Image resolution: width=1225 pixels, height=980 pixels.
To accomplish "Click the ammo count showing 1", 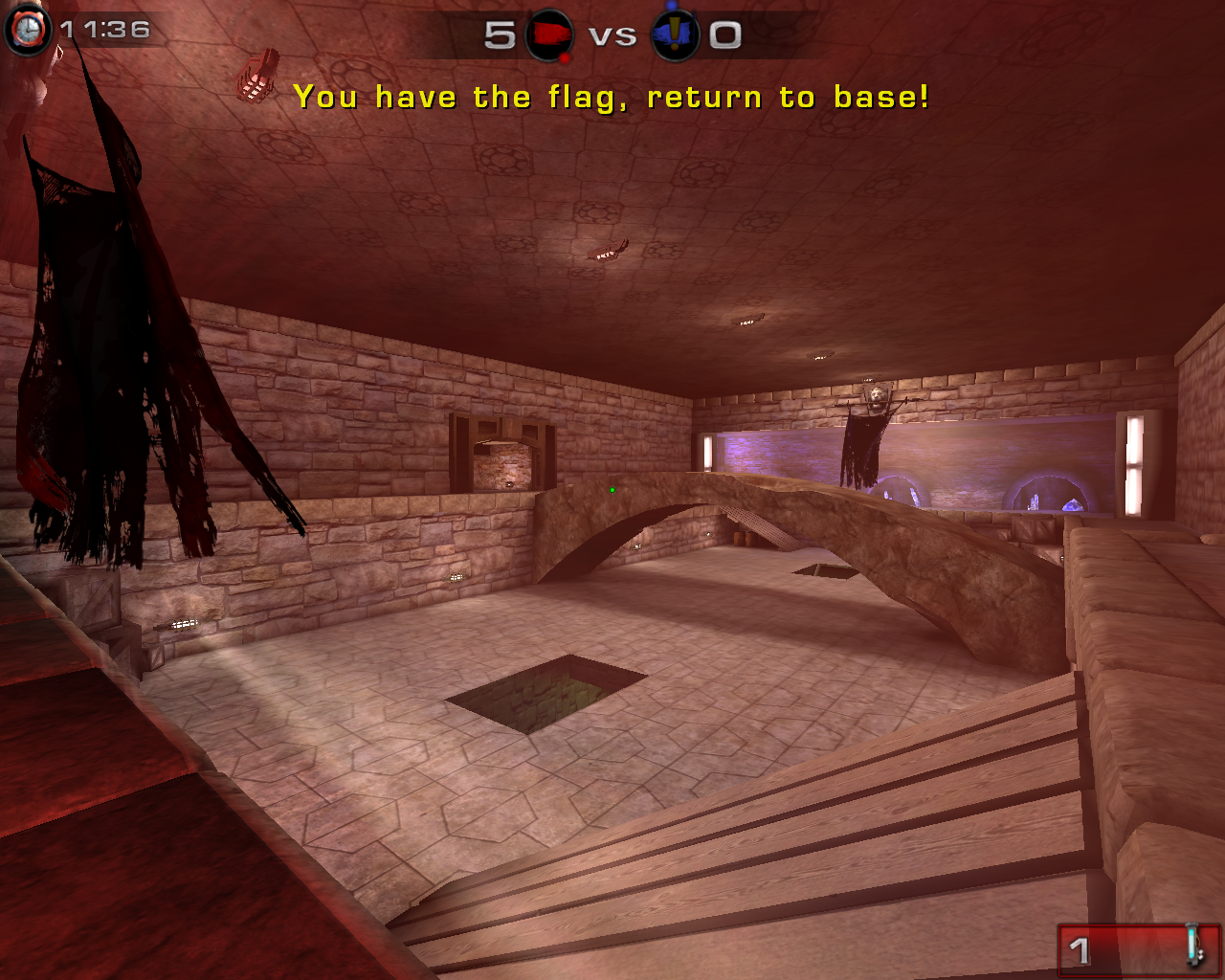I will coord(1080,949).
